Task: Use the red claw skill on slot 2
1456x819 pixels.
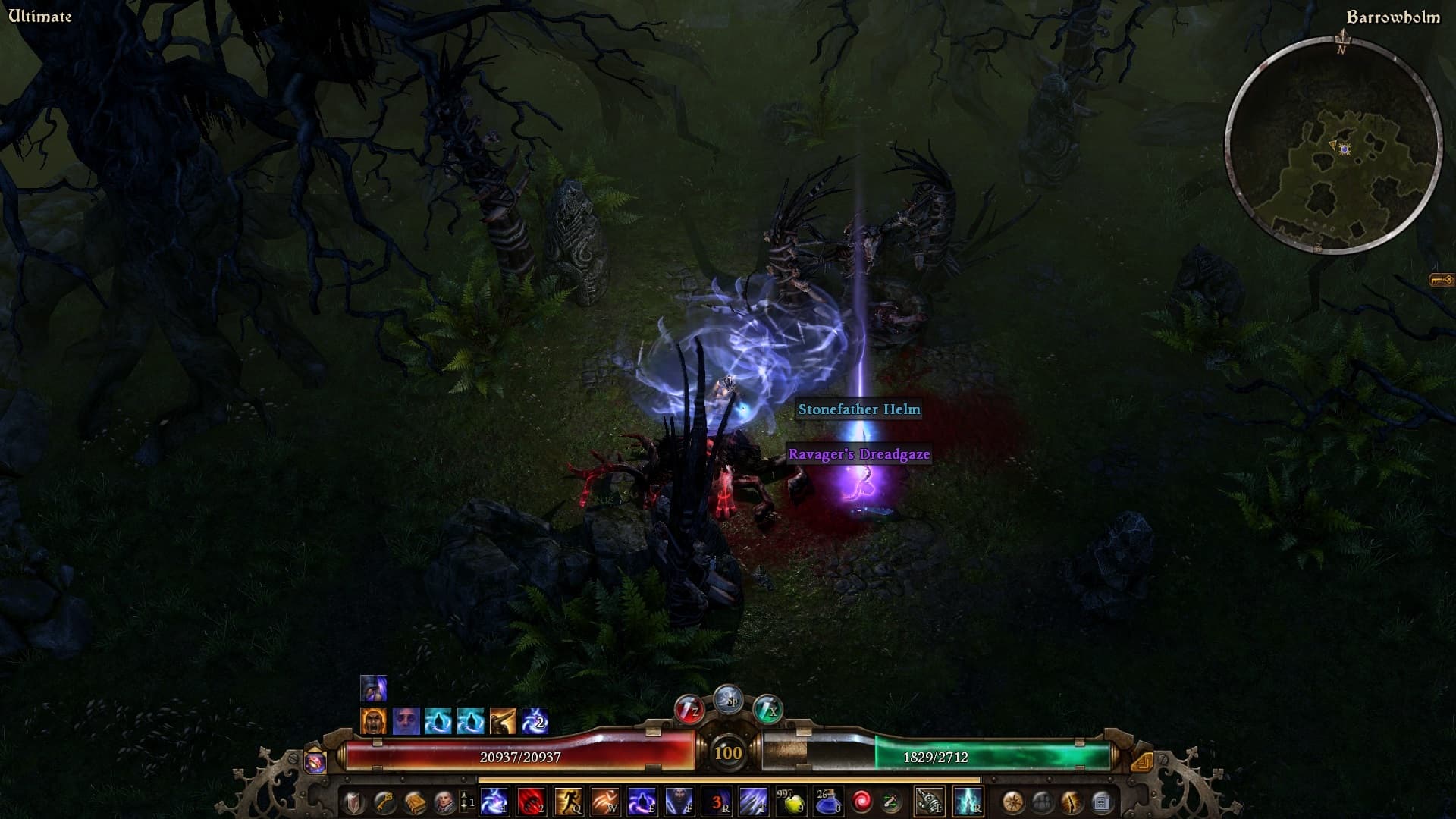Action: [x=531, y=801]
